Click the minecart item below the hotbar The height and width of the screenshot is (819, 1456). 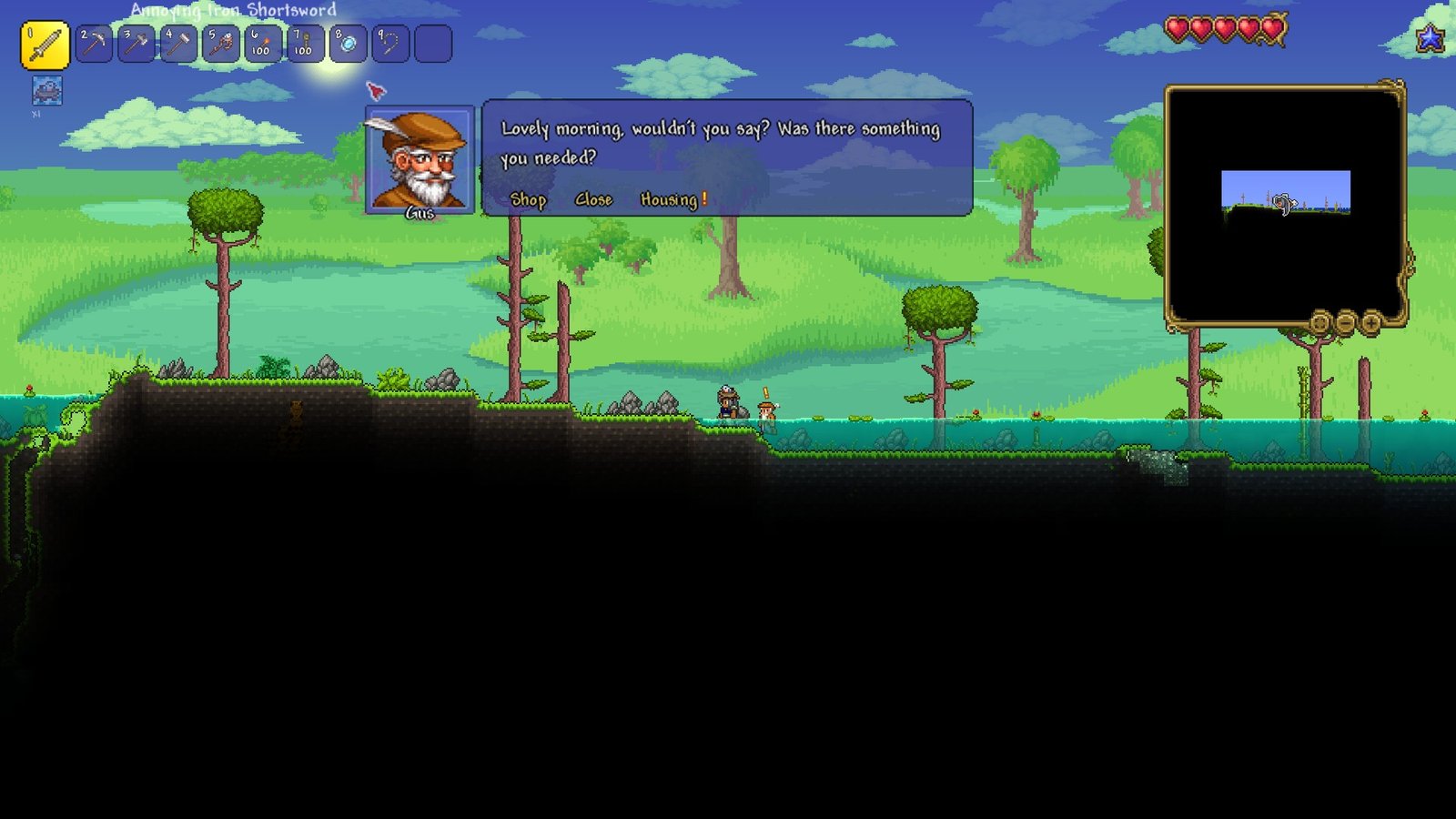pyautogui.click(x=45, y=89)
